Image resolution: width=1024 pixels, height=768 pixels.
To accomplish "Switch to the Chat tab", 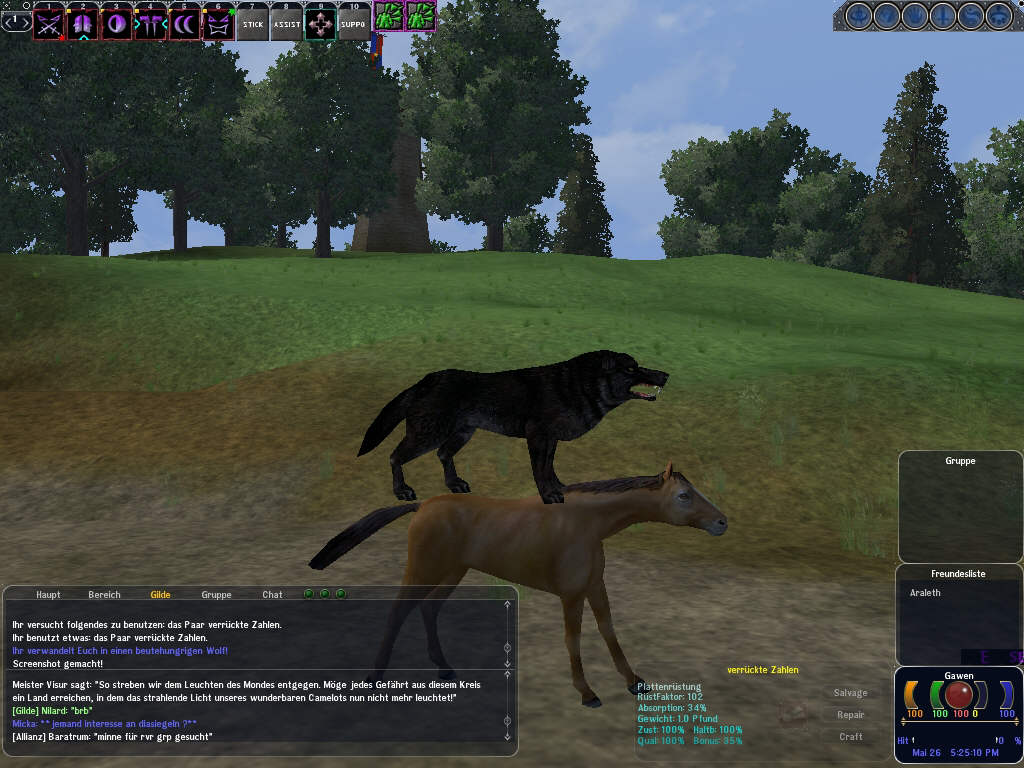I will (x=272, y=594).
